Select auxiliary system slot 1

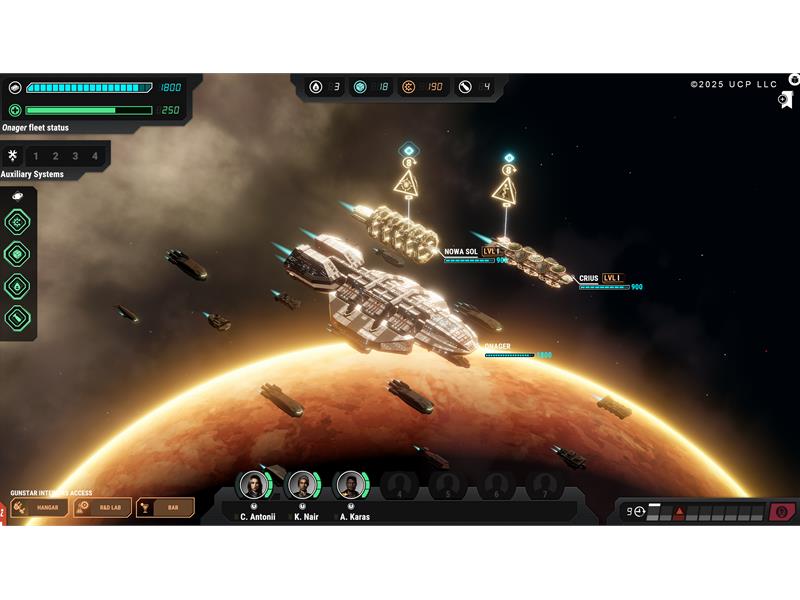click(36, 156)
